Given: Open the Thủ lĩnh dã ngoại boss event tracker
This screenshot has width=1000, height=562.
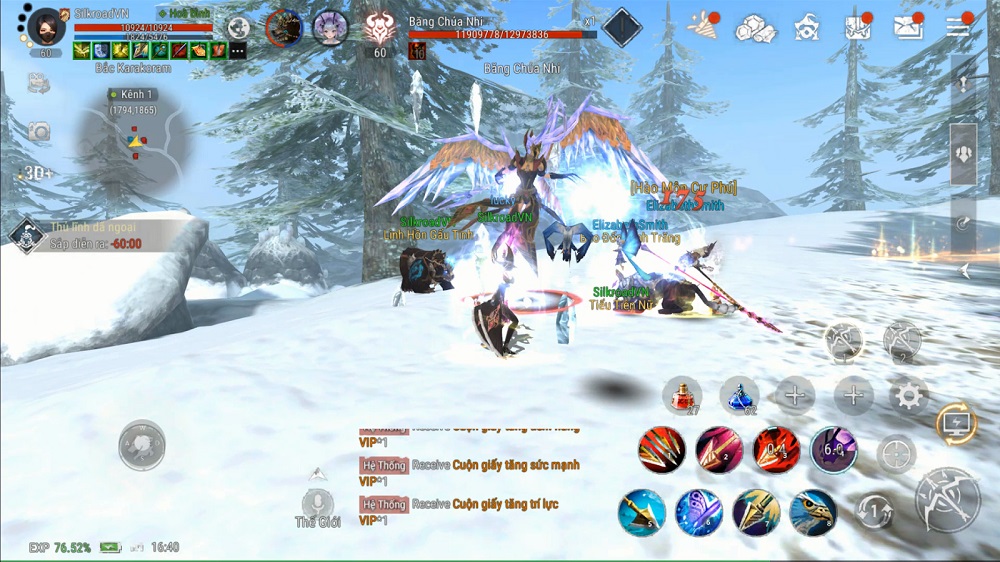Looking at the screenshot, I should pos(25,235).
